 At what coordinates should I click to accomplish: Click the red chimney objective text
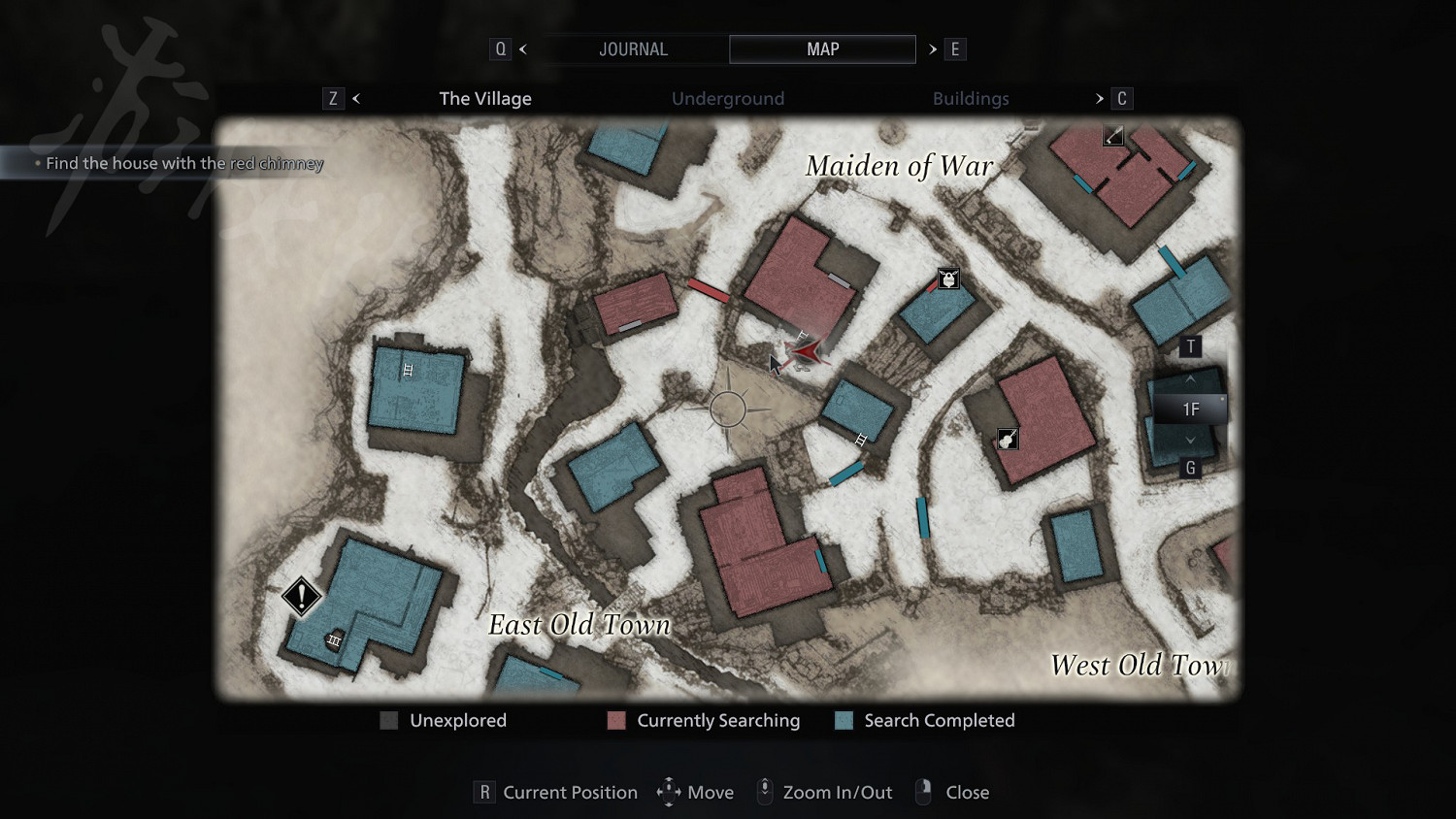(184, 163)
